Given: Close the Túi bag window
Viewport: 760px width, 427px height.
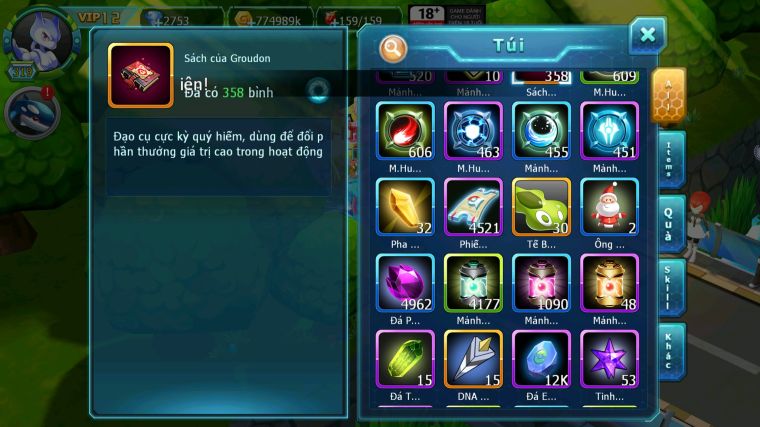Looking at the screenshot, I should (647, 36).
